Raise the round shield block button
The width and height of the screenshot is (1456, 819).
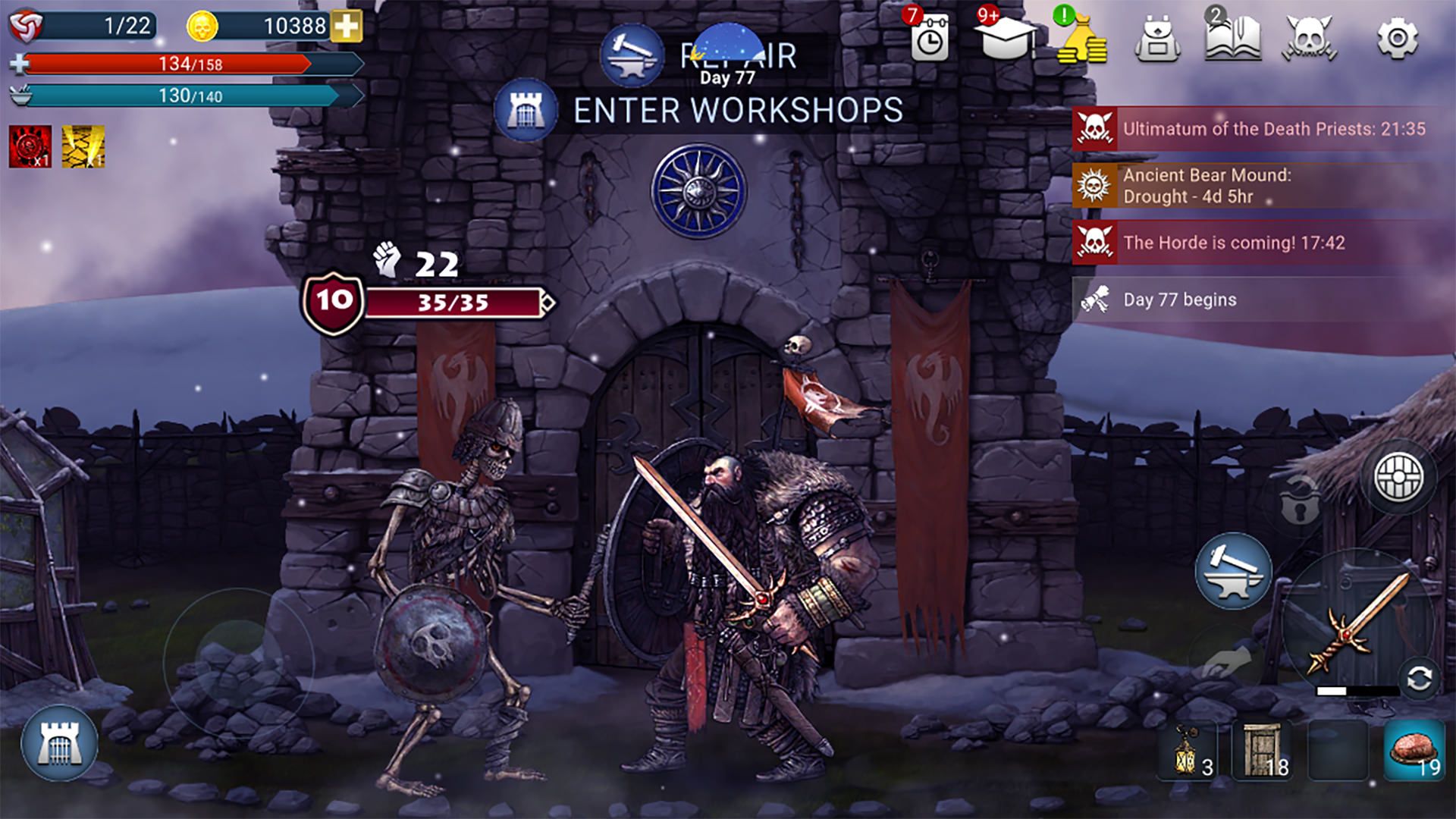pyautogui.click(x=1399, y=477)
